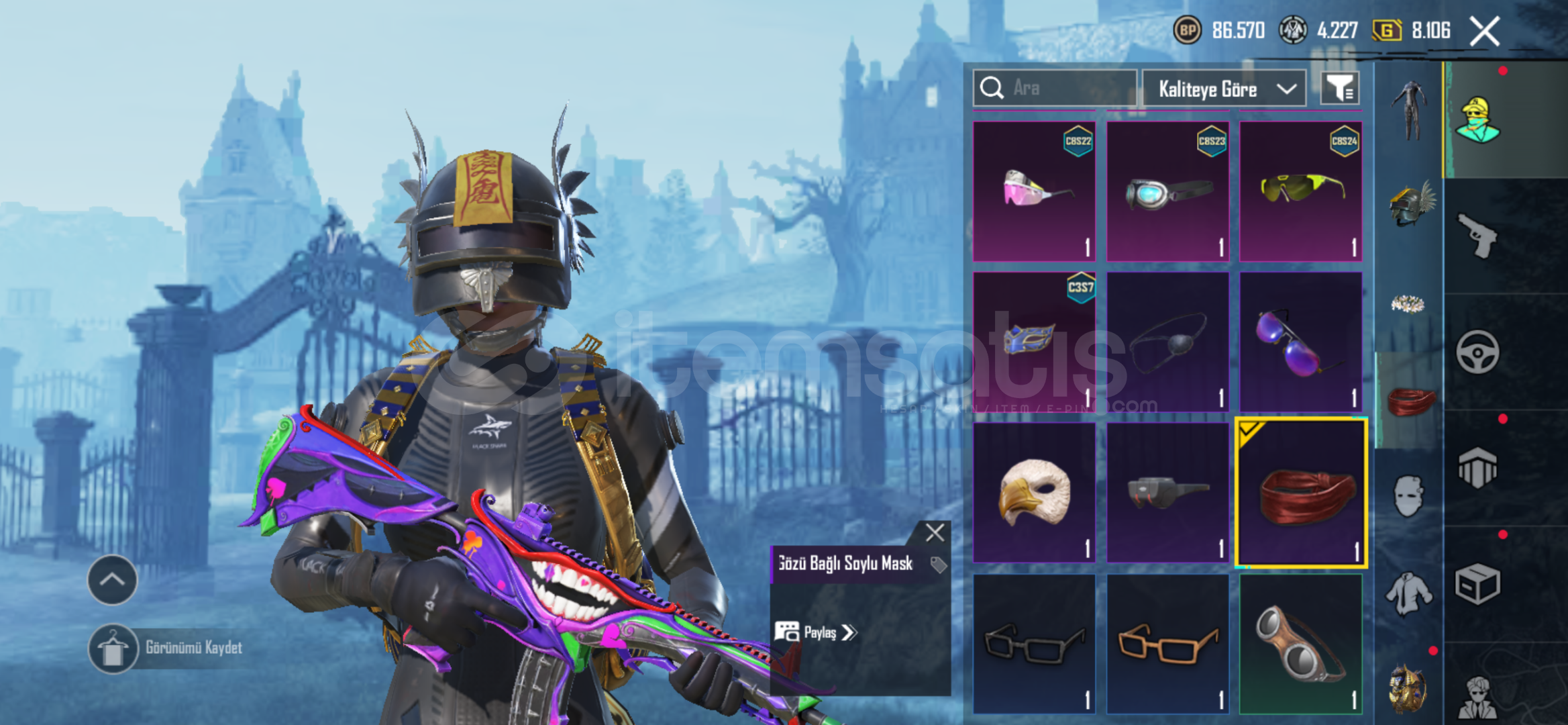Image resolution: width=1568 pixels, height=725 pixels.
Task: Expand the up-arrow circle button
Action: pyautogui.click(x=112, y=580)
